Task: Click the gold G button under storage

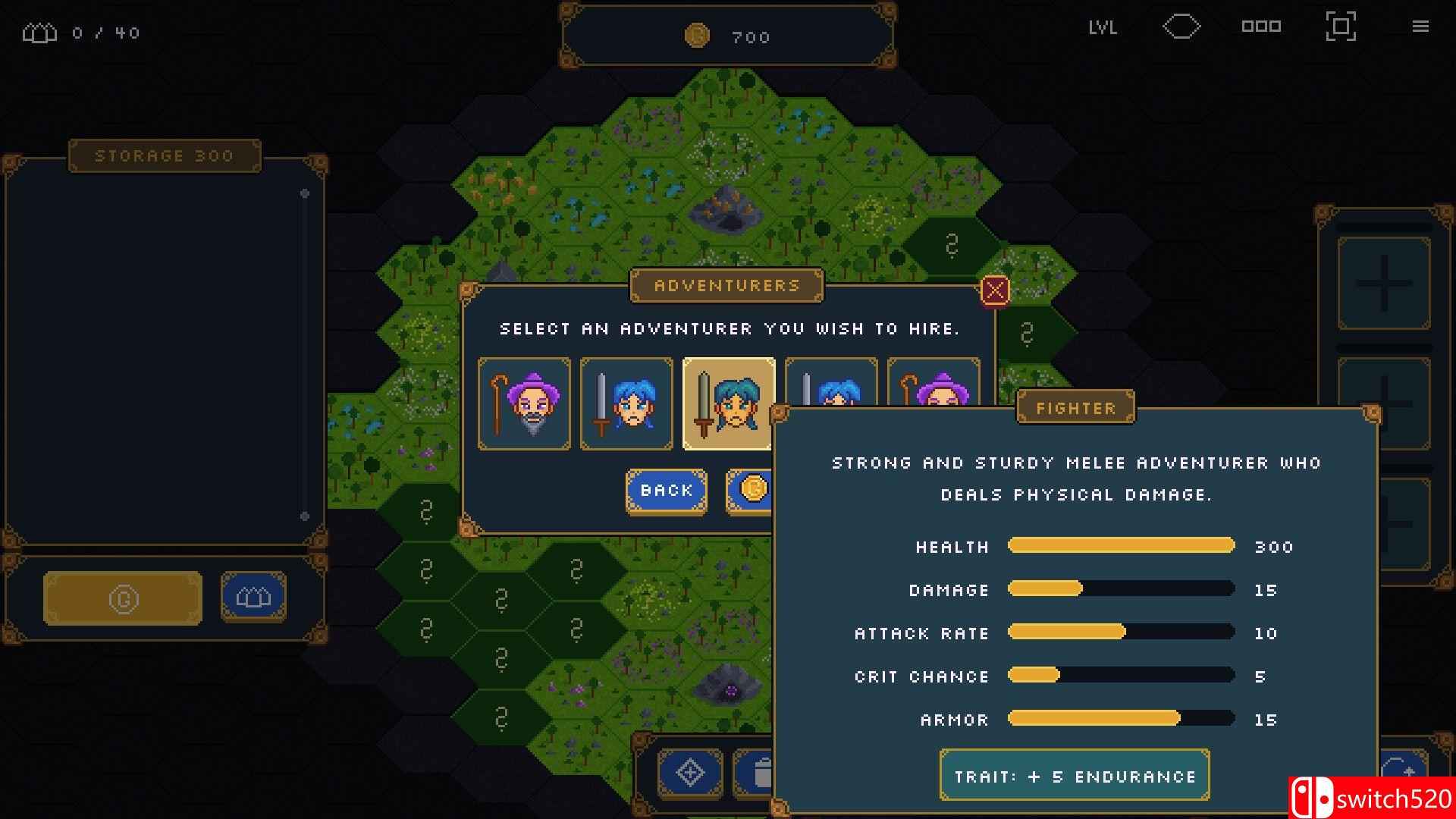Action: click(123, 598)
